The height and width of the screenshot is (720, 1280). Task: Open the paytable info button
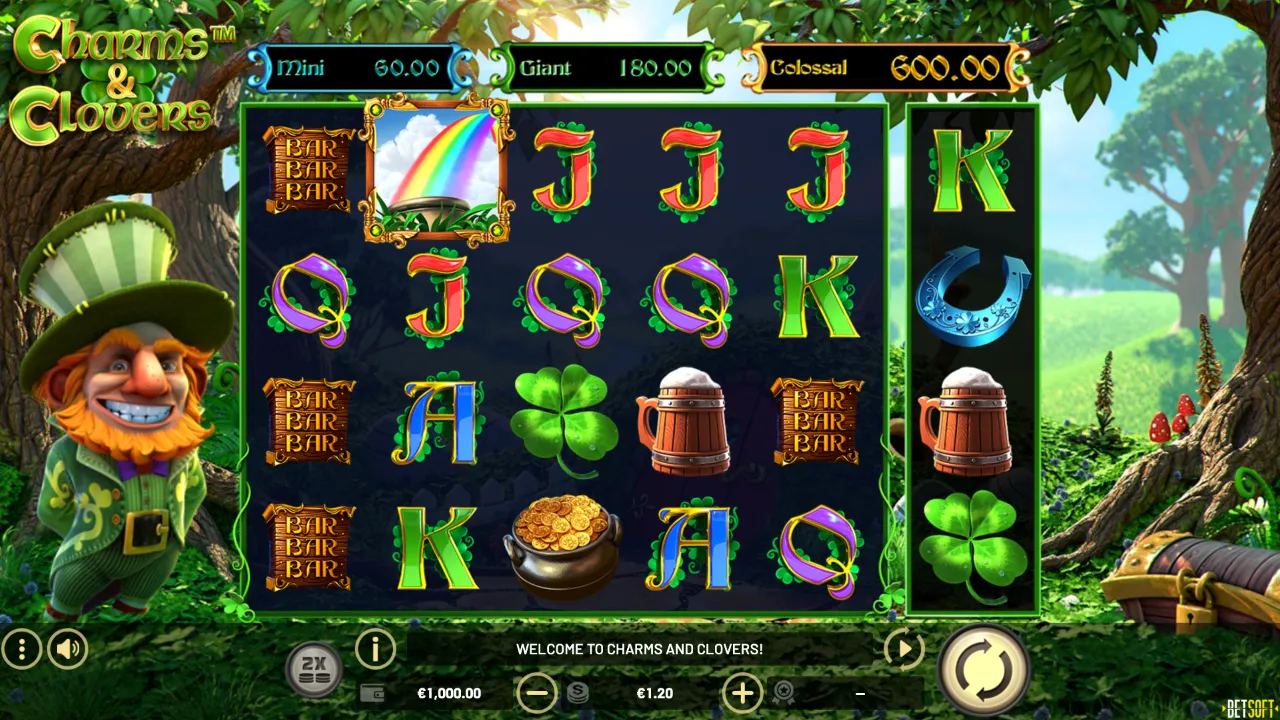(x=376, y=650)
